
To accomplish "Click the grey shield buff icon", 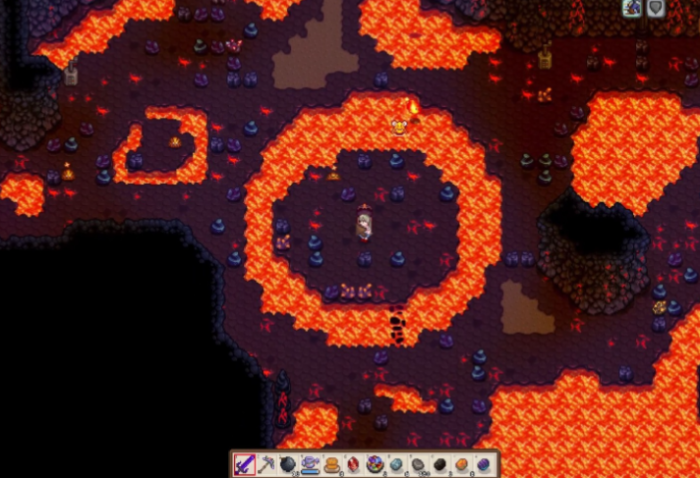I will (x=656, y=8).
